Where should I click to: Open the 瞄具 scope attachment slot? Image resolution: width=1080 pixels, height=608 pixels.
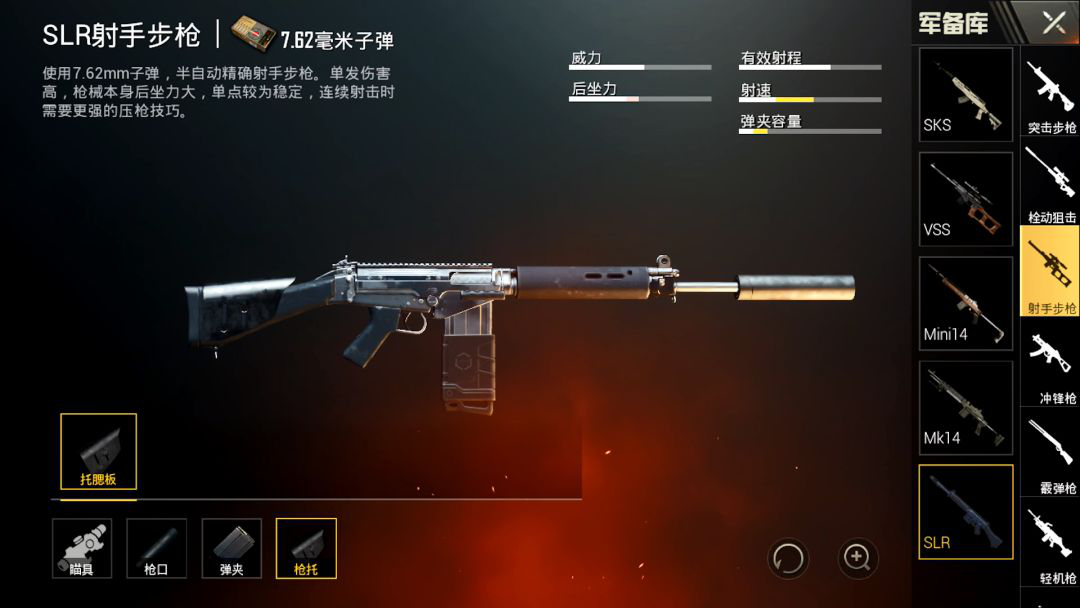82,548
